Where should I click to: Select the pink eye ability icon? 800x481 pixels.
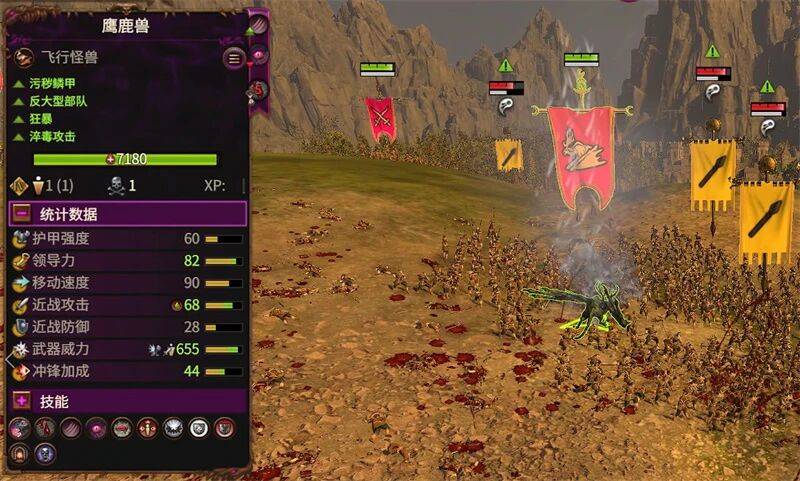pos(96,428)
